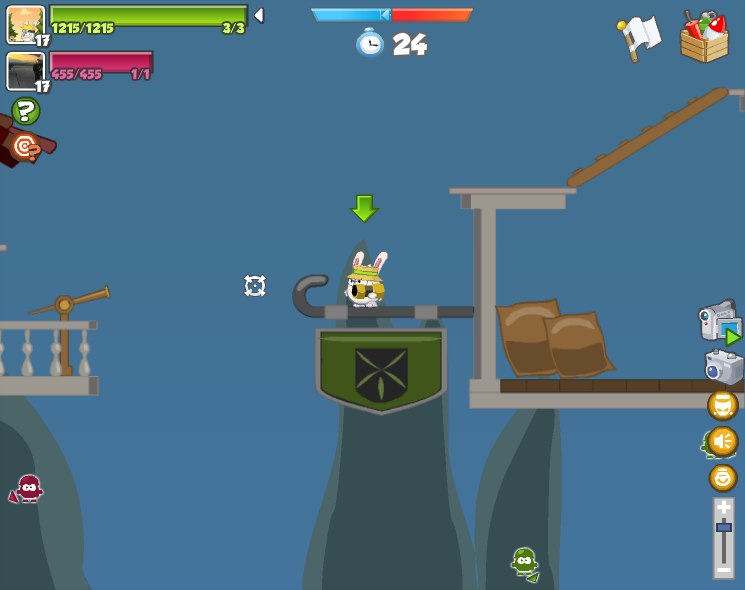Toggle sound with the speaker button
Viewport: 745px width, 590px height.
[x=722, y=441]
